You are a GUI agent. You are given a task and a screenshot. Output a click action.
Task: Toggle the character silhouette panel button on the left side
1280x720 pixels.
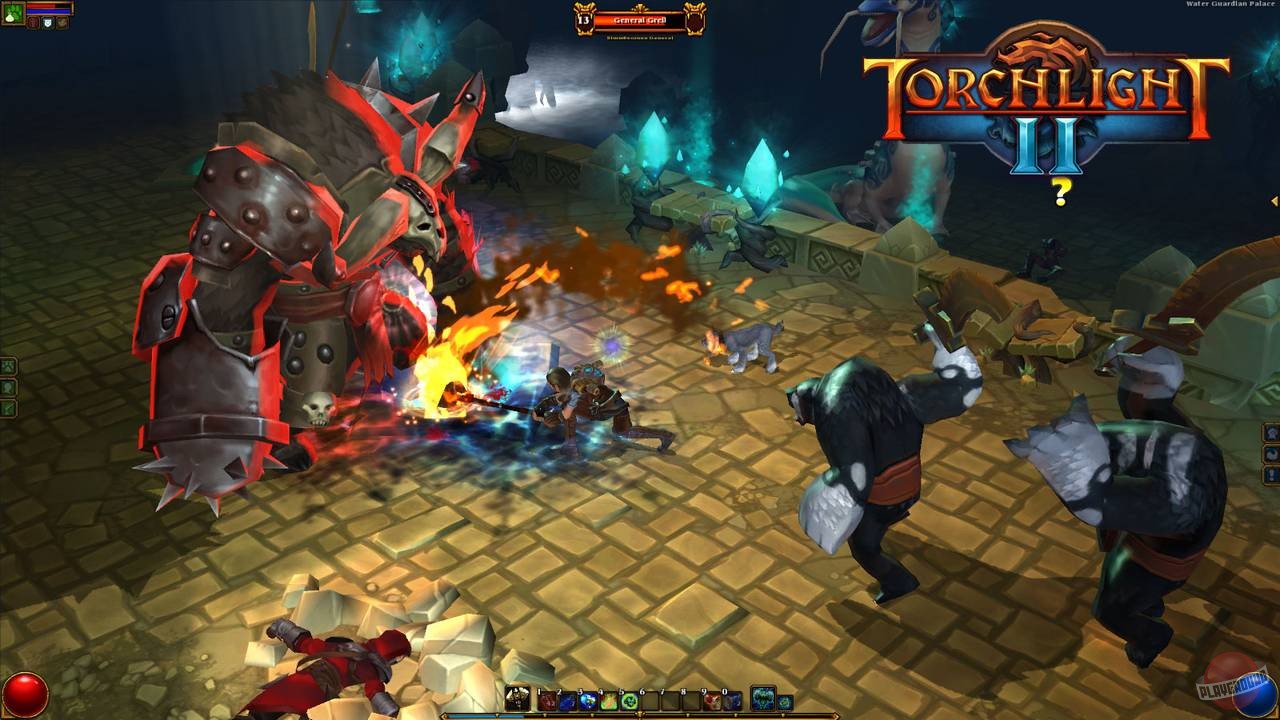point(8,387)
